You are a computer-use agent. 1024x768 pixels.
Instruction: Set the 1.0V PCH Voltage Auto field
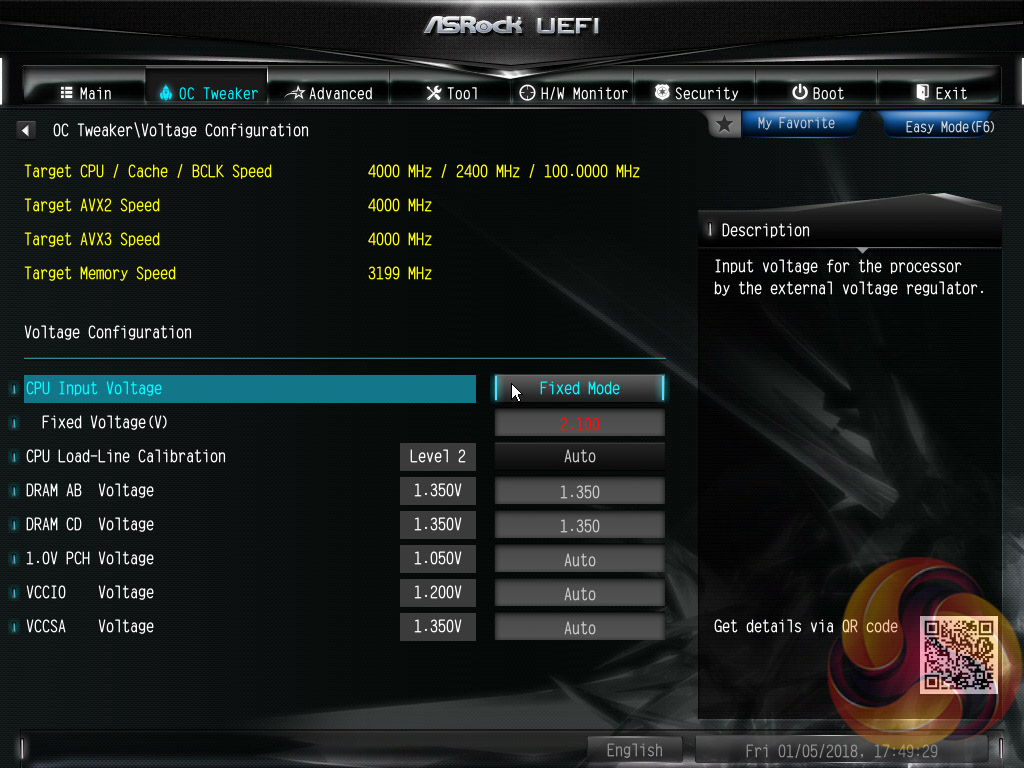point(580,559)
